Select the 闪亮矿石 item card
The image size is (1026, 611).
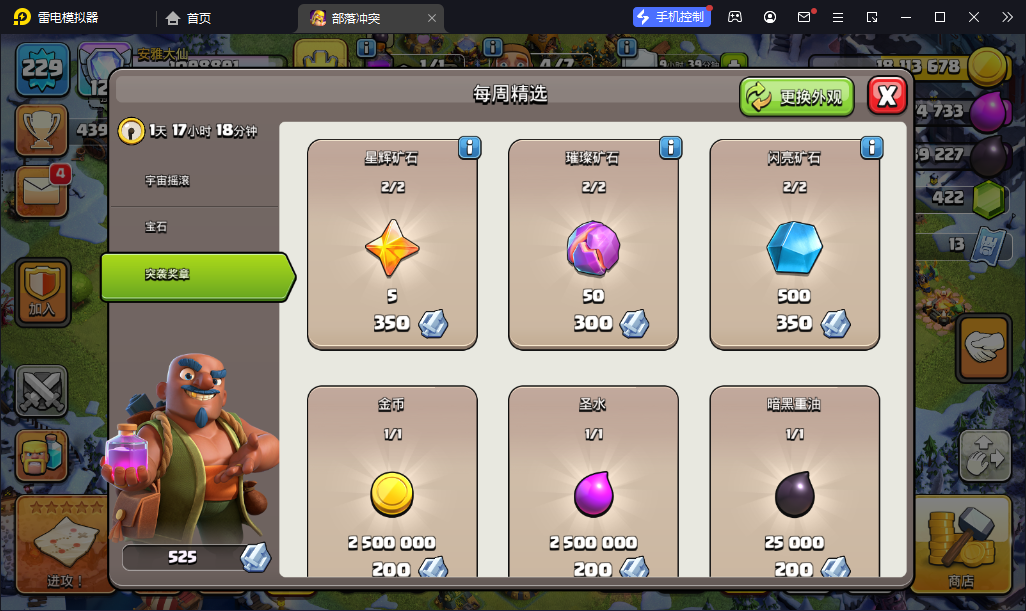[x=794, y=245]
